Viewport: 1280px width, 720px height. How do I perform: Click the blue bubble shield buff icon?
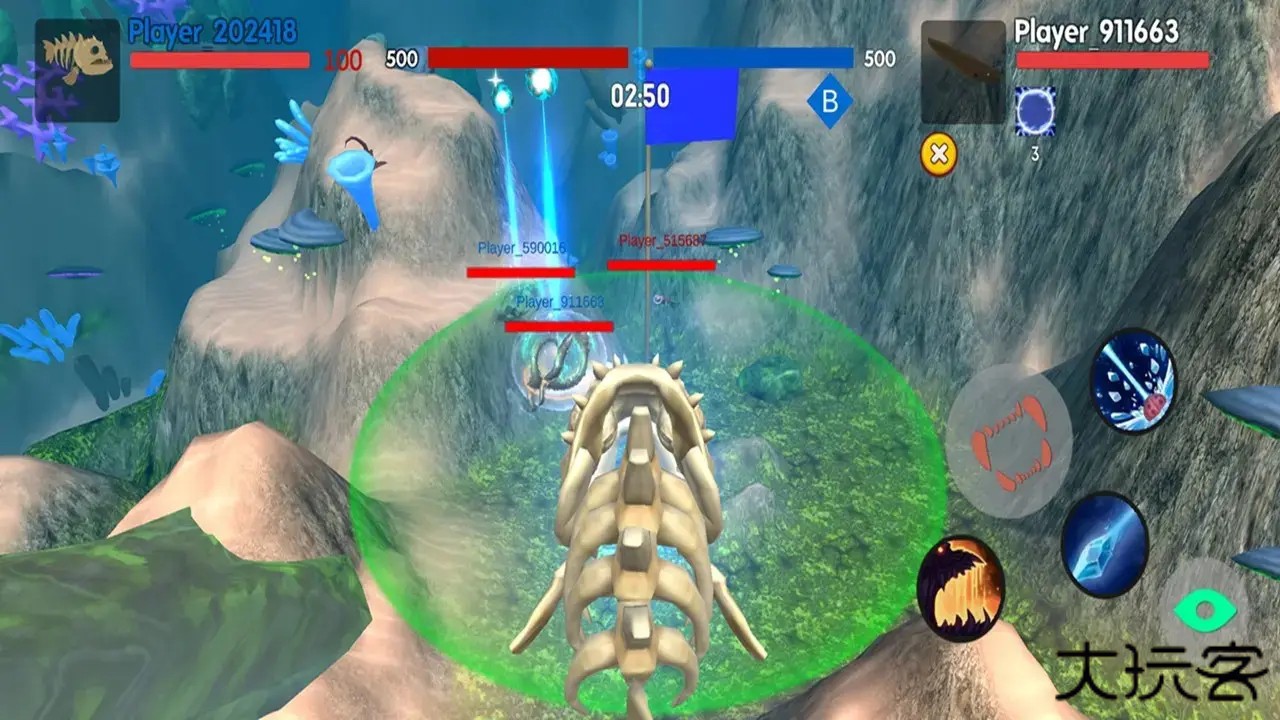pyautogui.click(x=1035, y=111)
